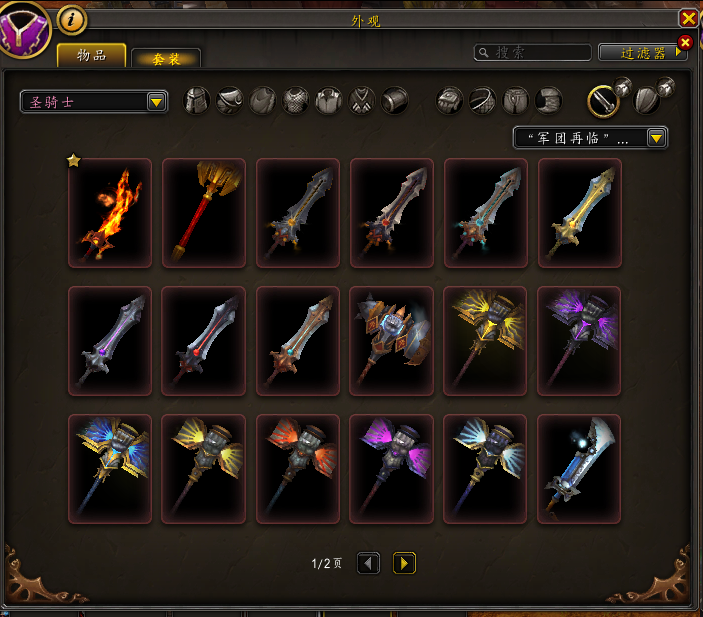Close the 外观 appearance window
This screenshot has height=617, width=703.
pos(688,18)
